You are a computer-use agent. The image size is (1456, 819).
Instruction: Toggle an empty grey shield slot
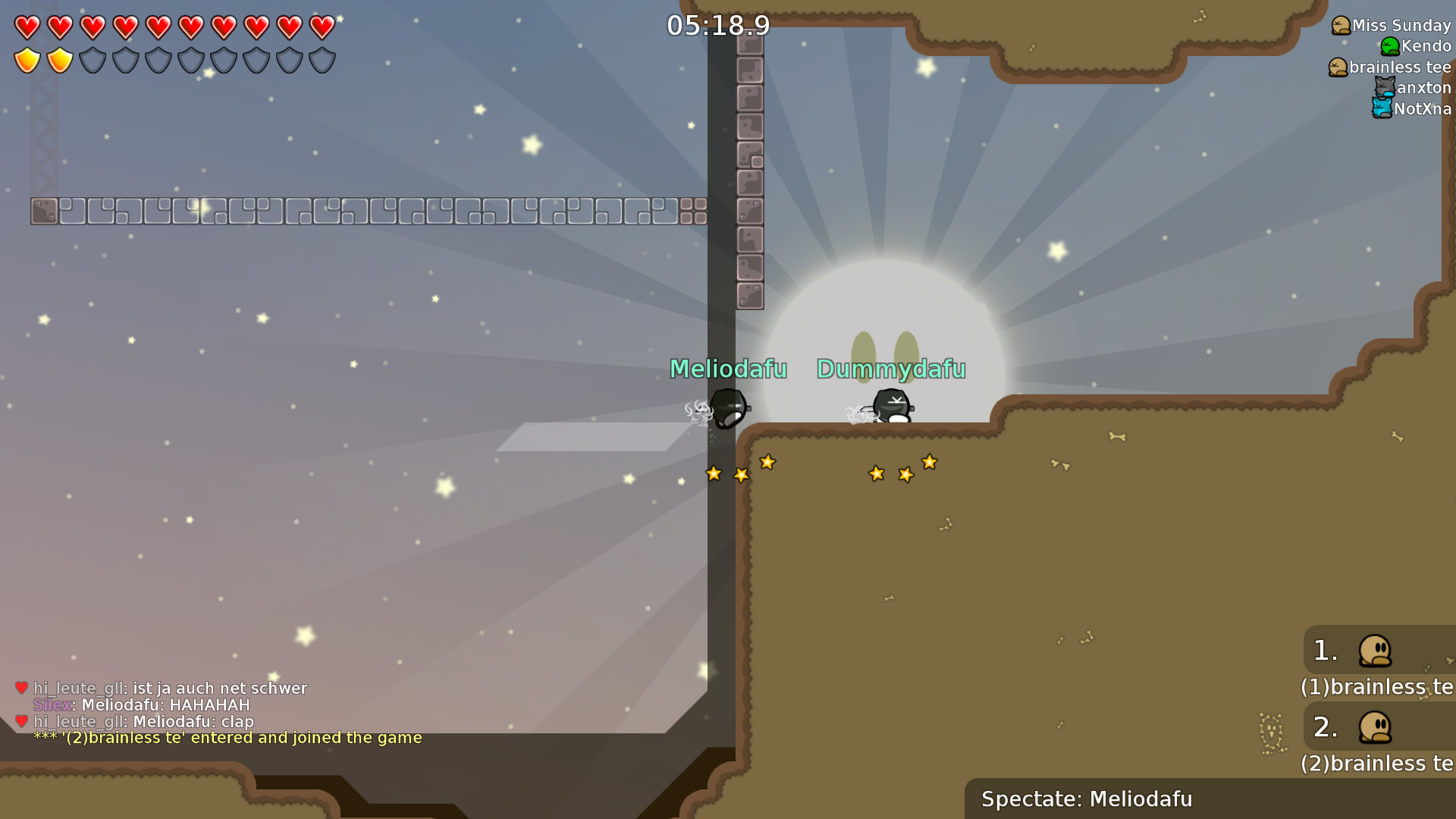pos(93,59)
